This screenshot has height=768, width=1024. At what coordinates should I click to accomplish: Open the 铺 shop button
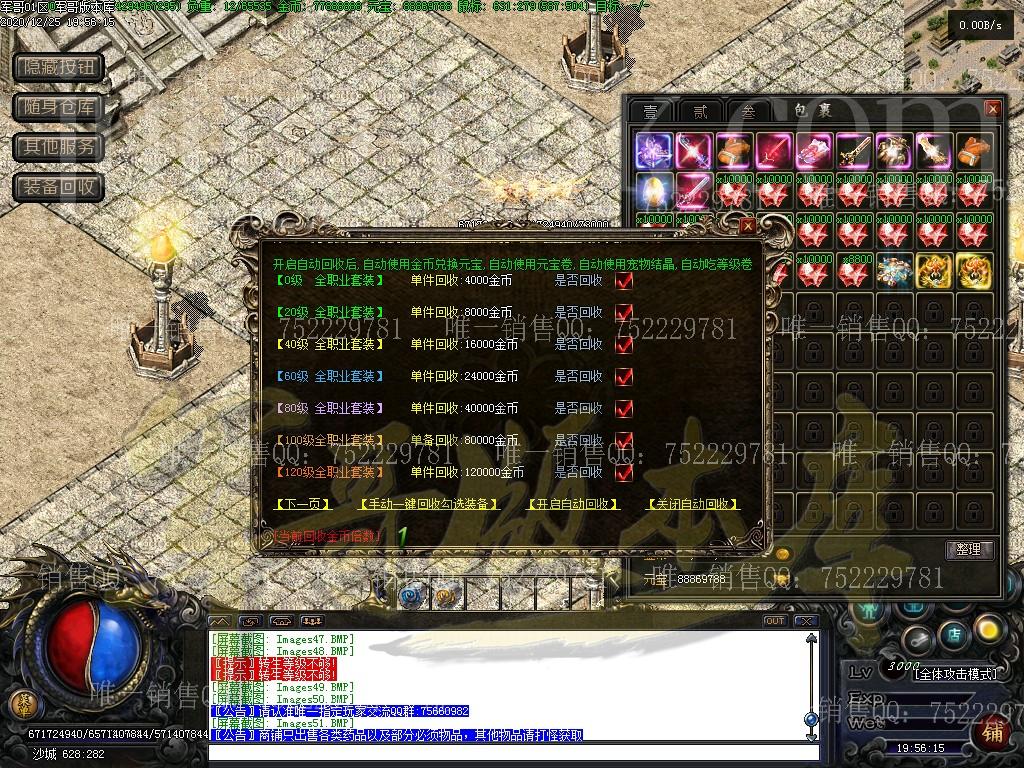pos(993,733)
